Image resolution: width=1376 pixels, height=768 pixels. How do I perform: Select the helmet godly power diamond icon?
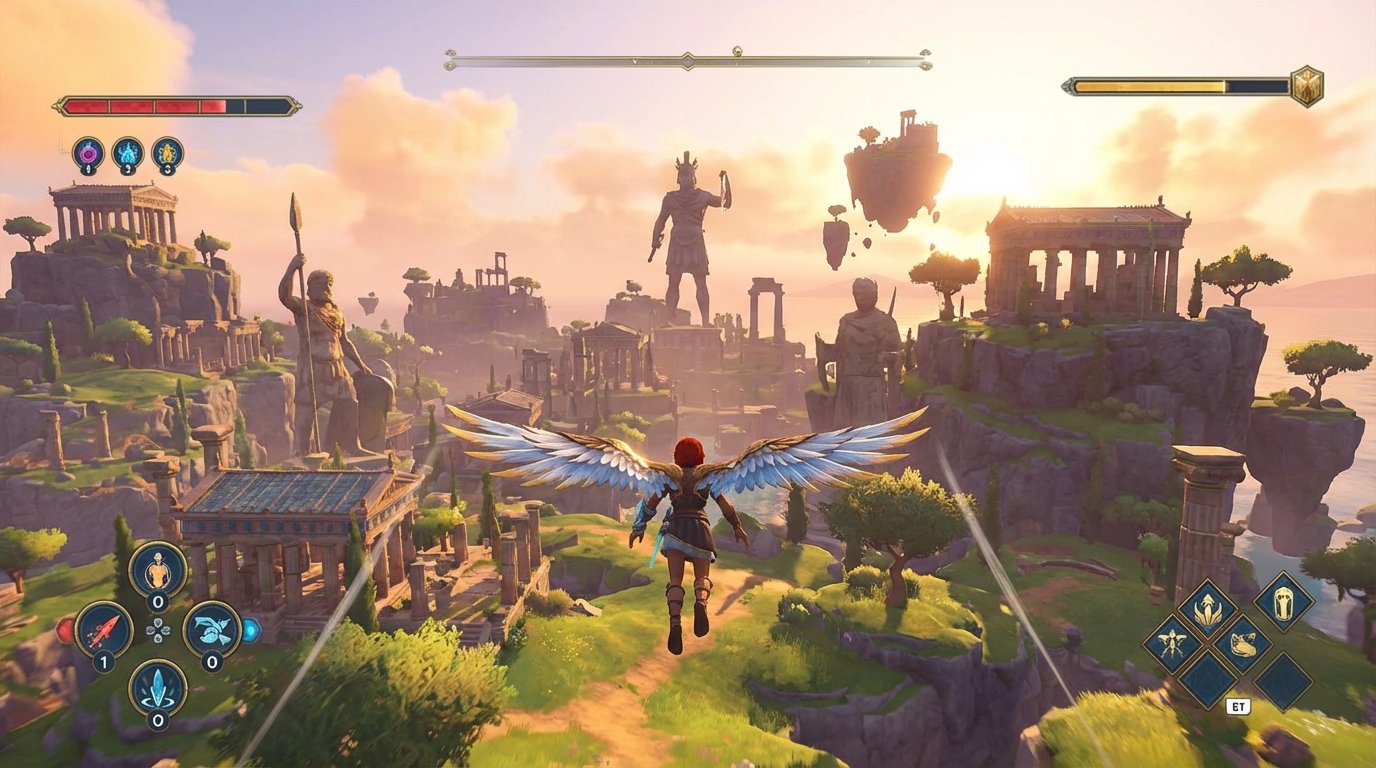(x=1283, y=605)
